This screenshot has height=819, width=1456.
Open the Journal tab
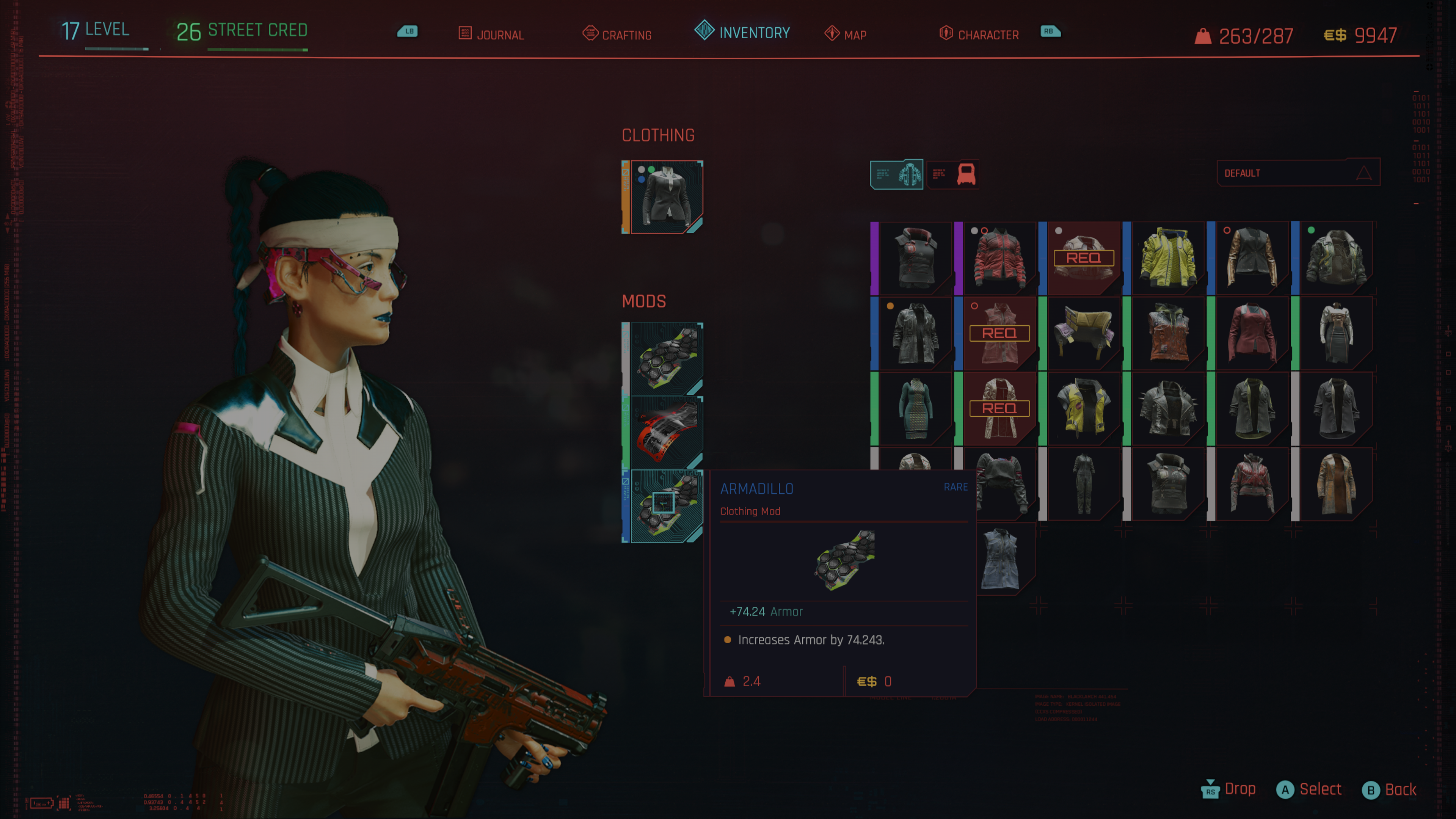pos(491,35)
